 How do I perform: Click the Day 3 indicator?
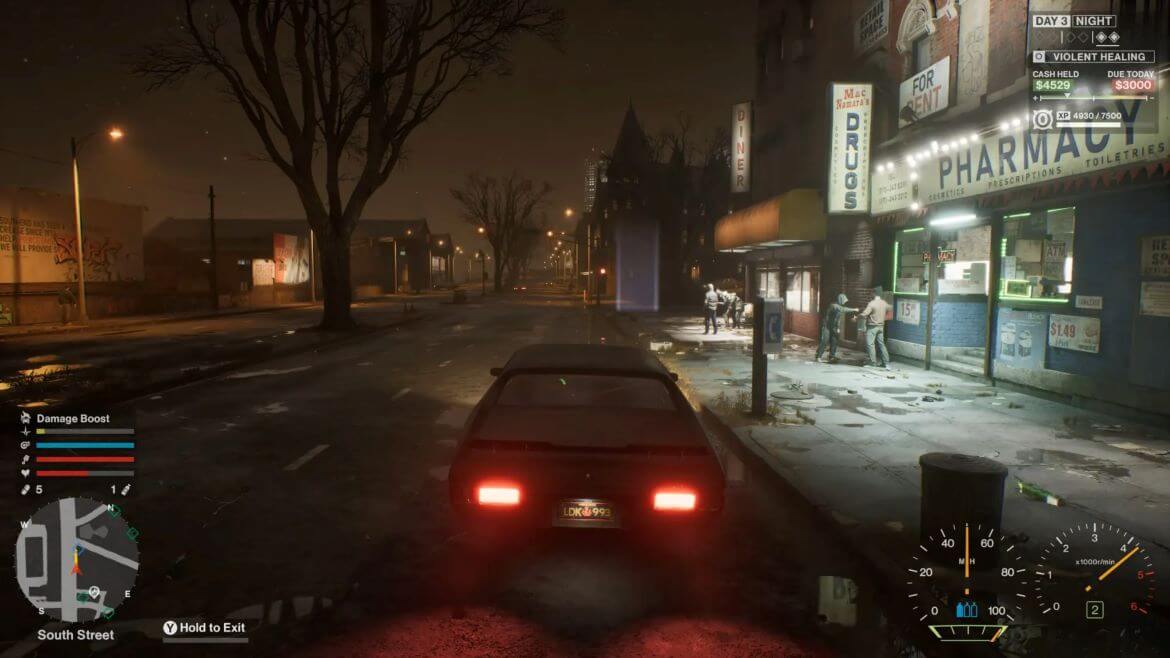point(1050,21)
